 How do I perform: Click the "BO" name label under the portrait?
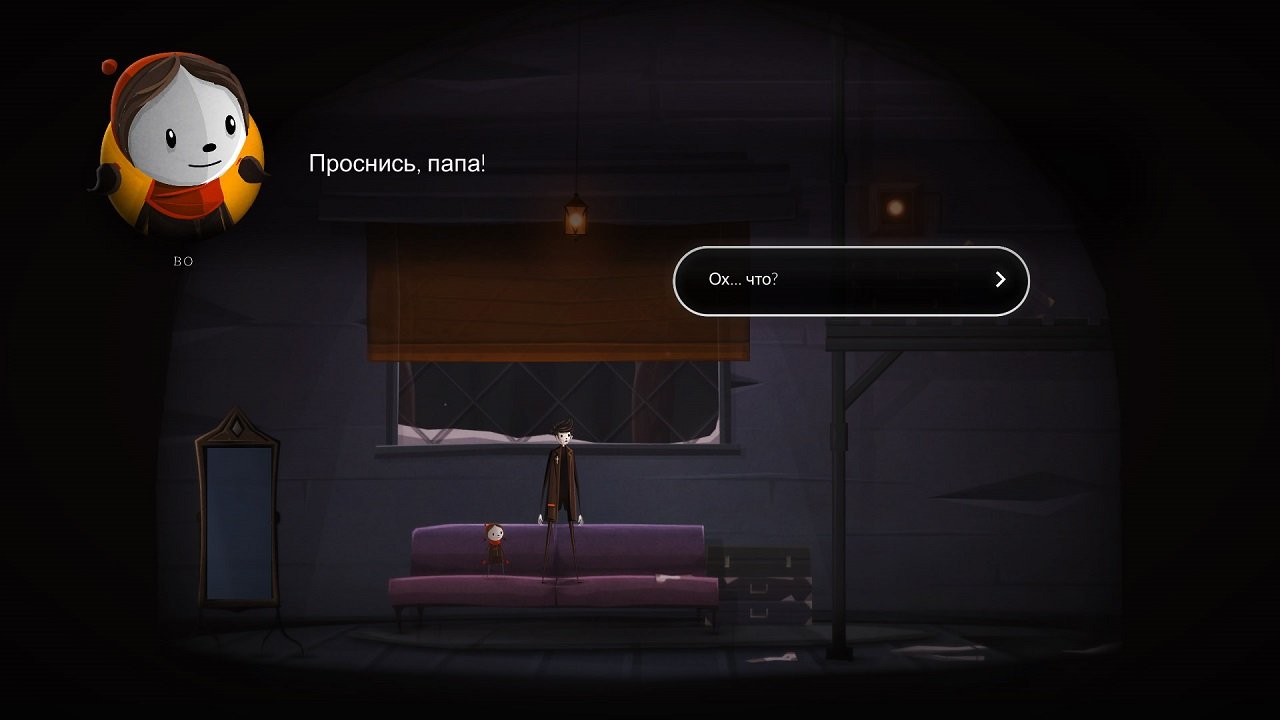[182, 261]
